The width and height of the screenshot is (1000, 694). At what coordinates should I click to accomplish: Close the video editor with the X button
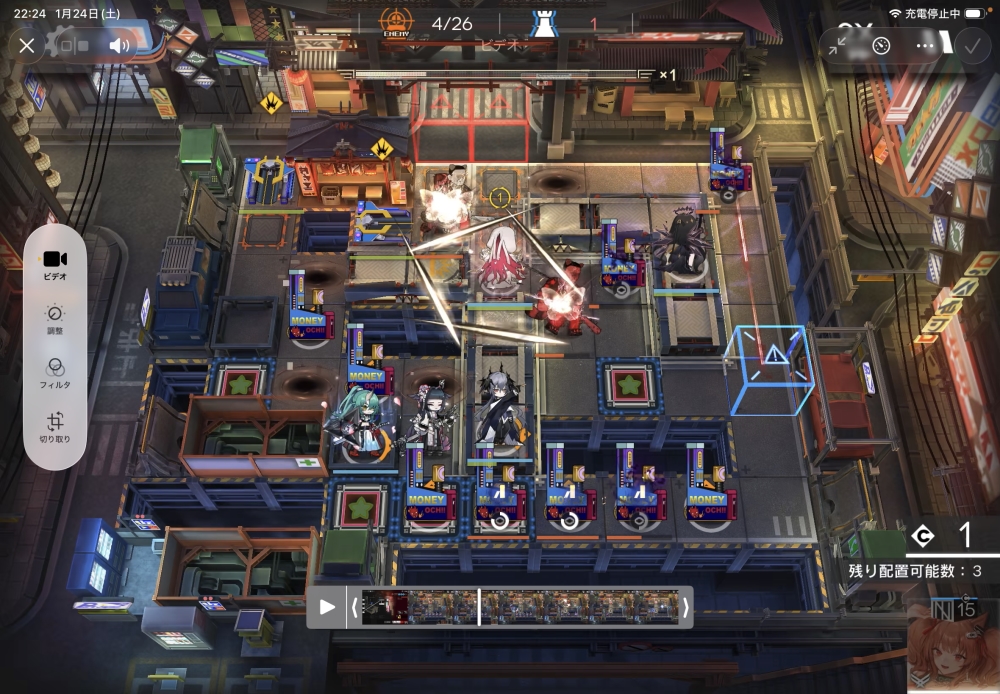pyautogui.click(x=27, y=46)
